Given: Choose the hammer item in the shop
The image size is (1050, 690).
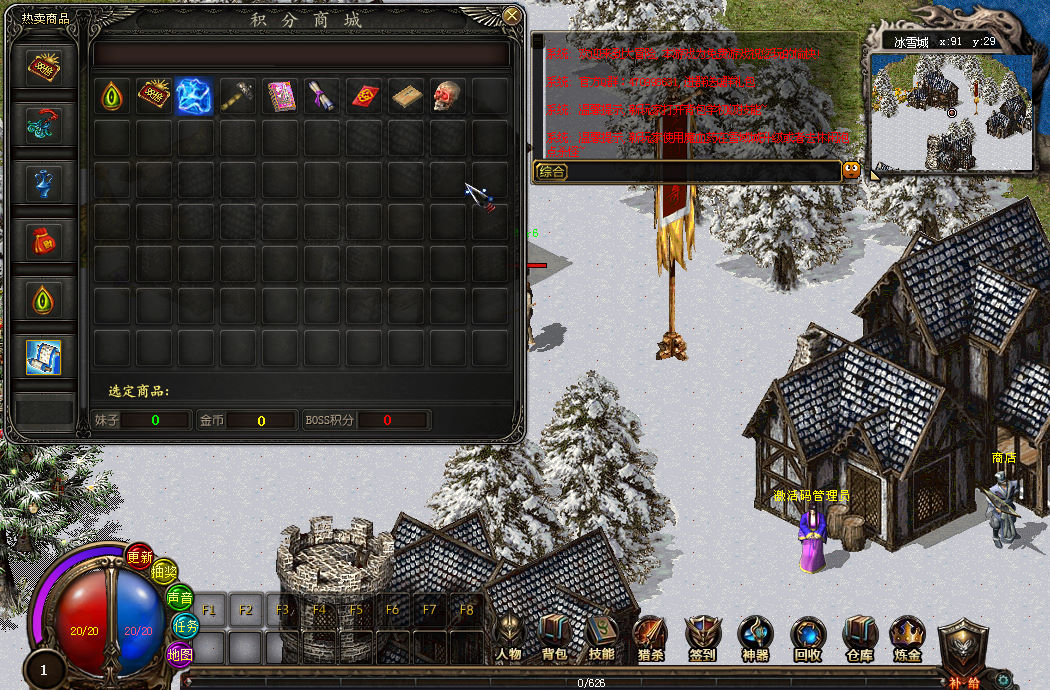Looking at the screenshot, I should coord(235,96).
